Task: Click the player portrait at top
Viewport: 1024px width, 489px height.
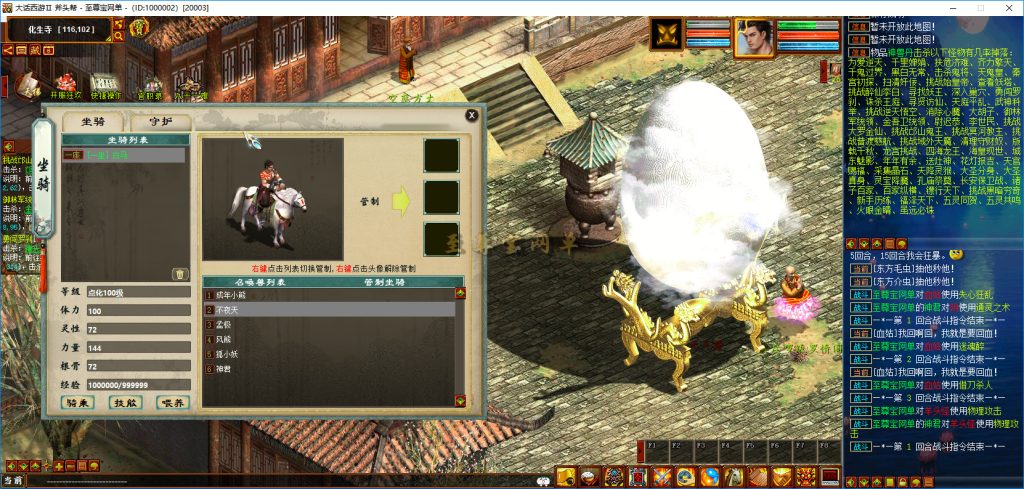Action: point(755,37)
